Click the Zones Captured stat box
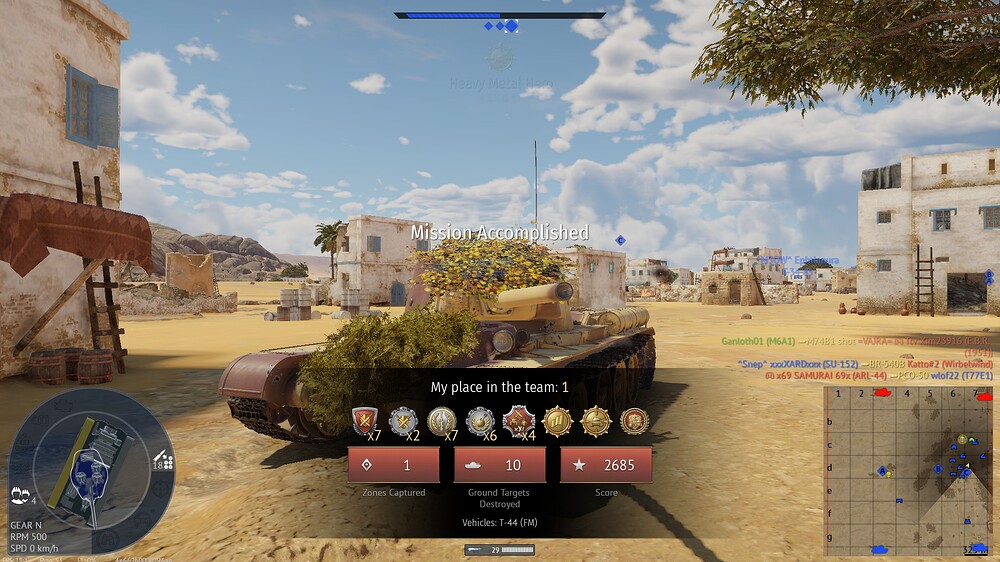The height and width of the screenshot is (562, 1000). (x=393, y=465)
